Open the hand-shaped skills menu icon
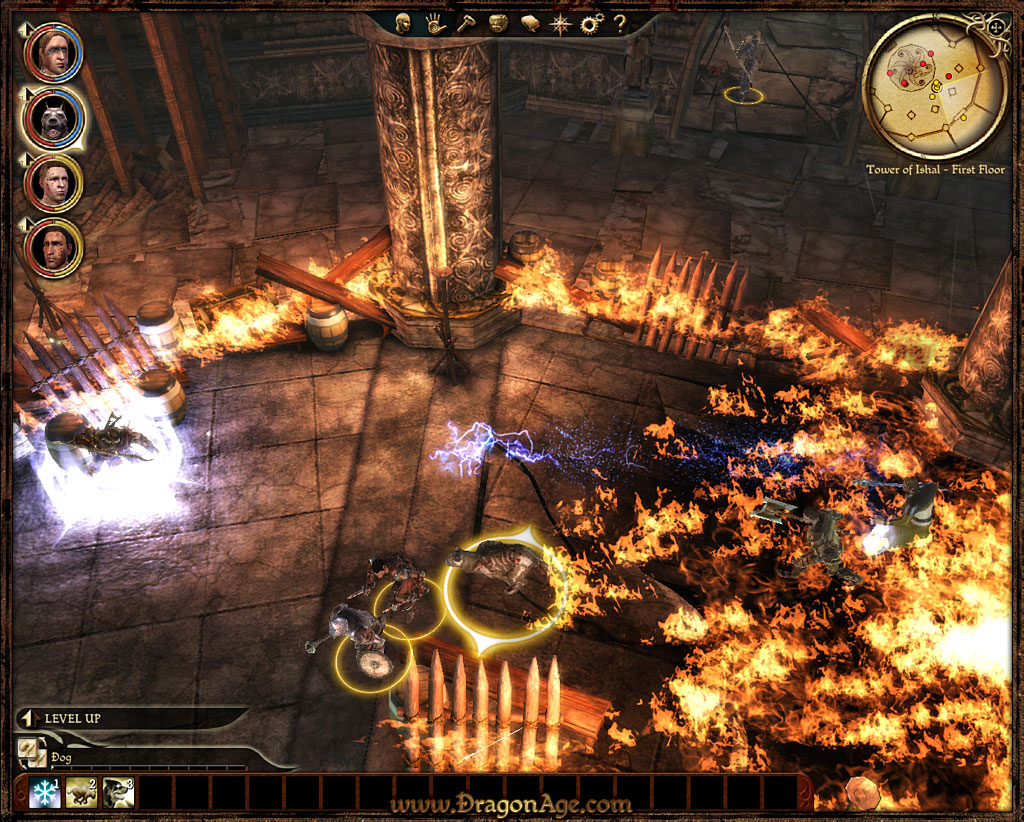 pos(435,24)
